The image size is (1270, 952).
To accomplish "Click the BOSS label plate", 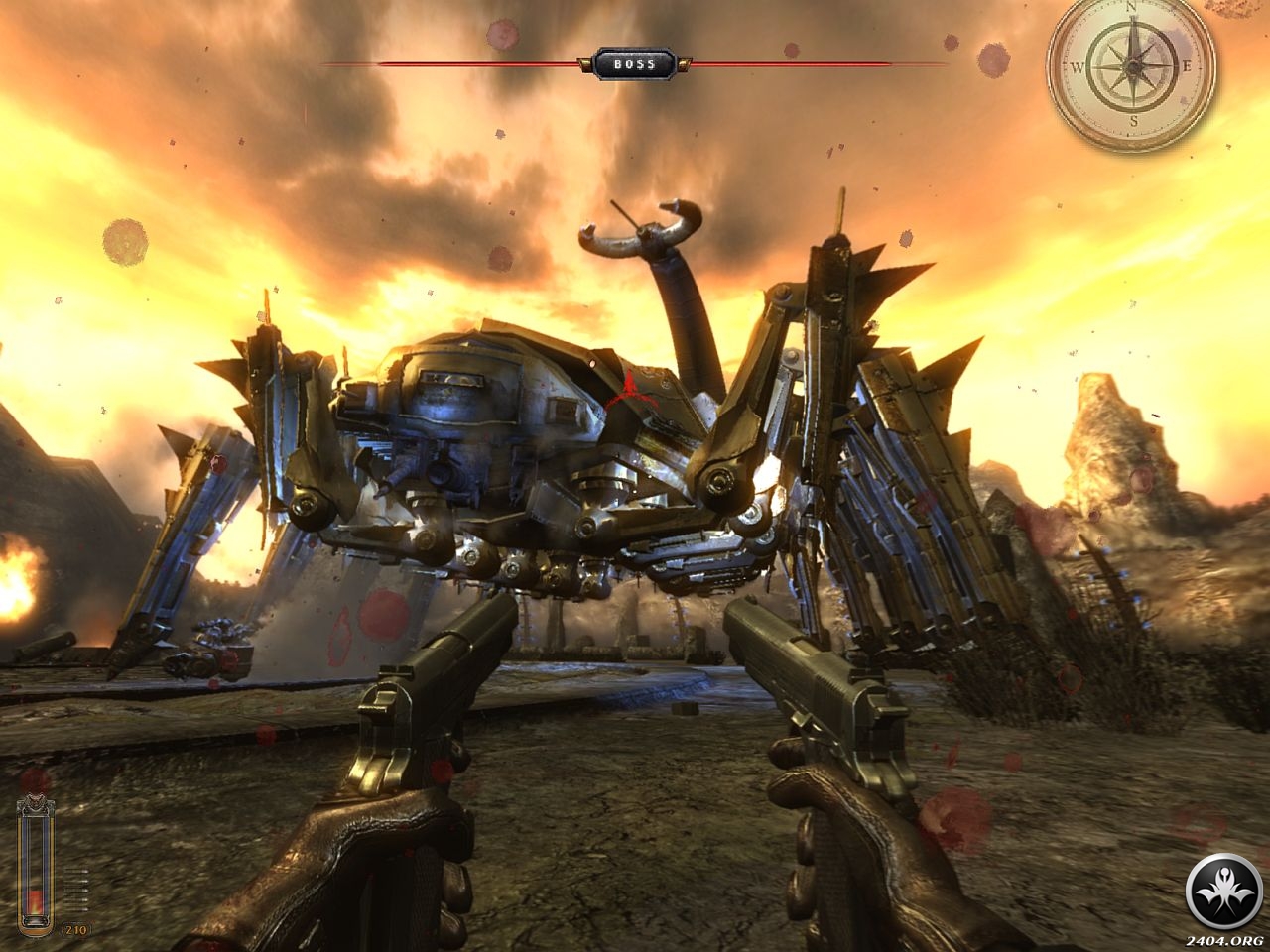I will point(634,64).
